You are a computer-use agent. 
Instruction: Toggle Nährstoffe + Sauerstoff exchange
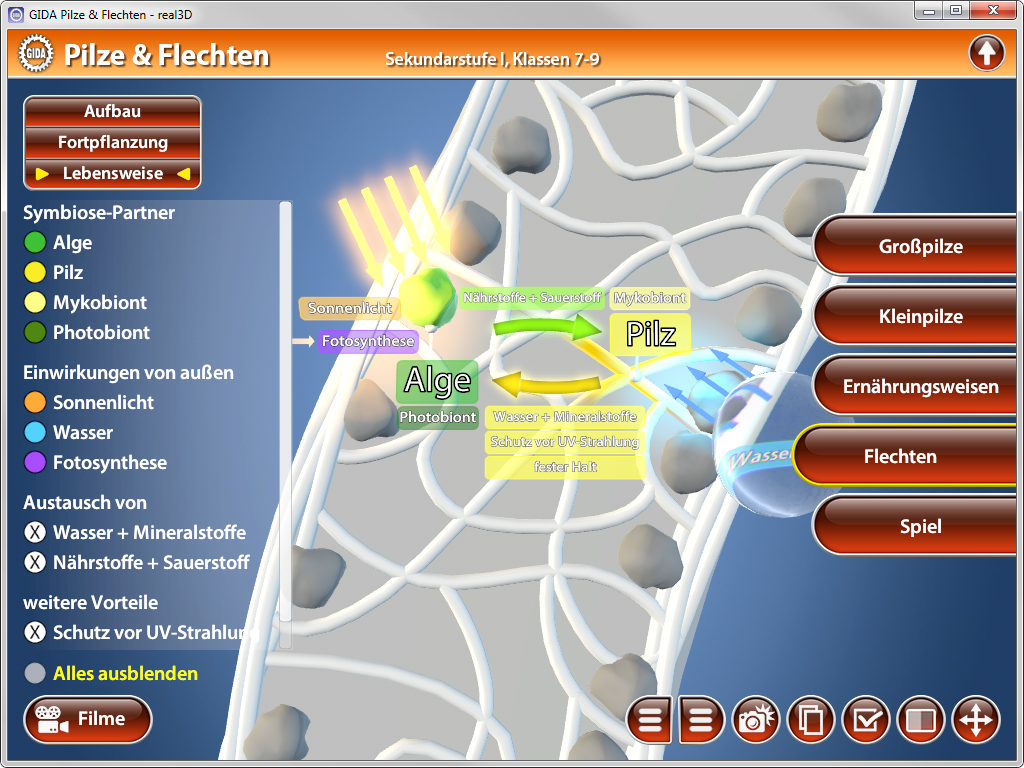coord(35,562)
